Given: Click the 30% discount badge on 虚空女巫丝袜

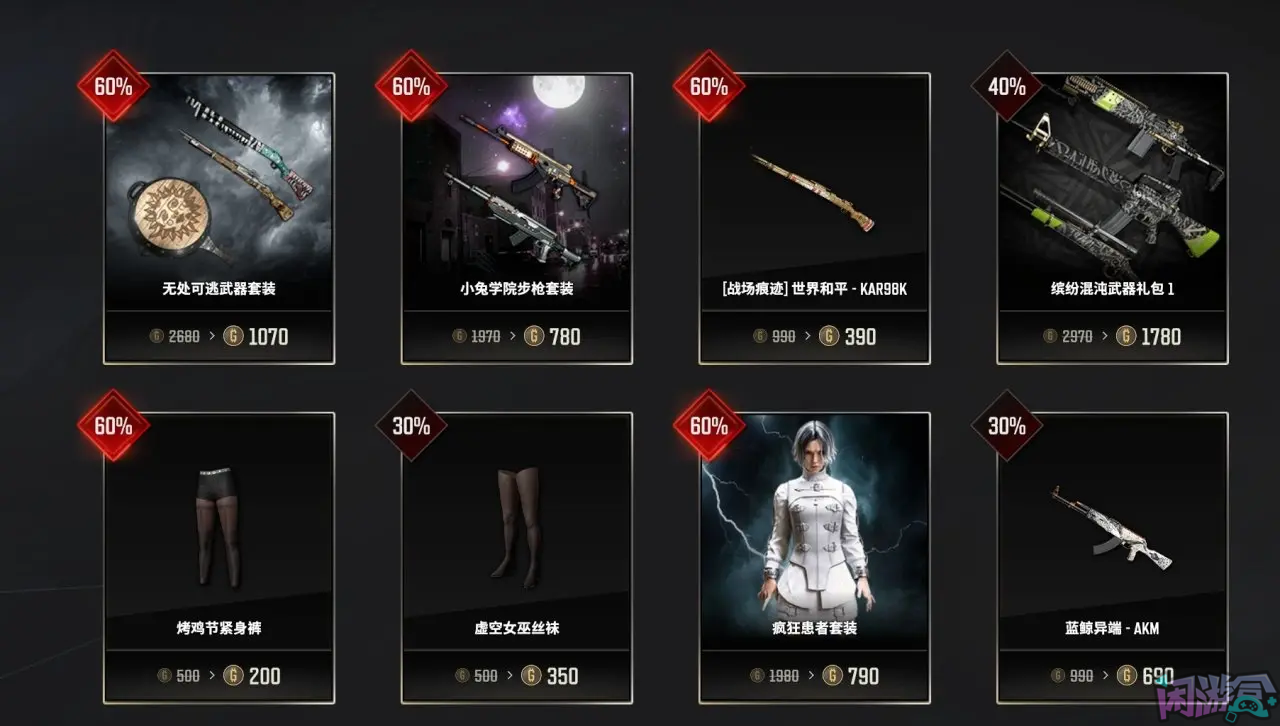Looking at the screenshot, I should pos(411,426).
